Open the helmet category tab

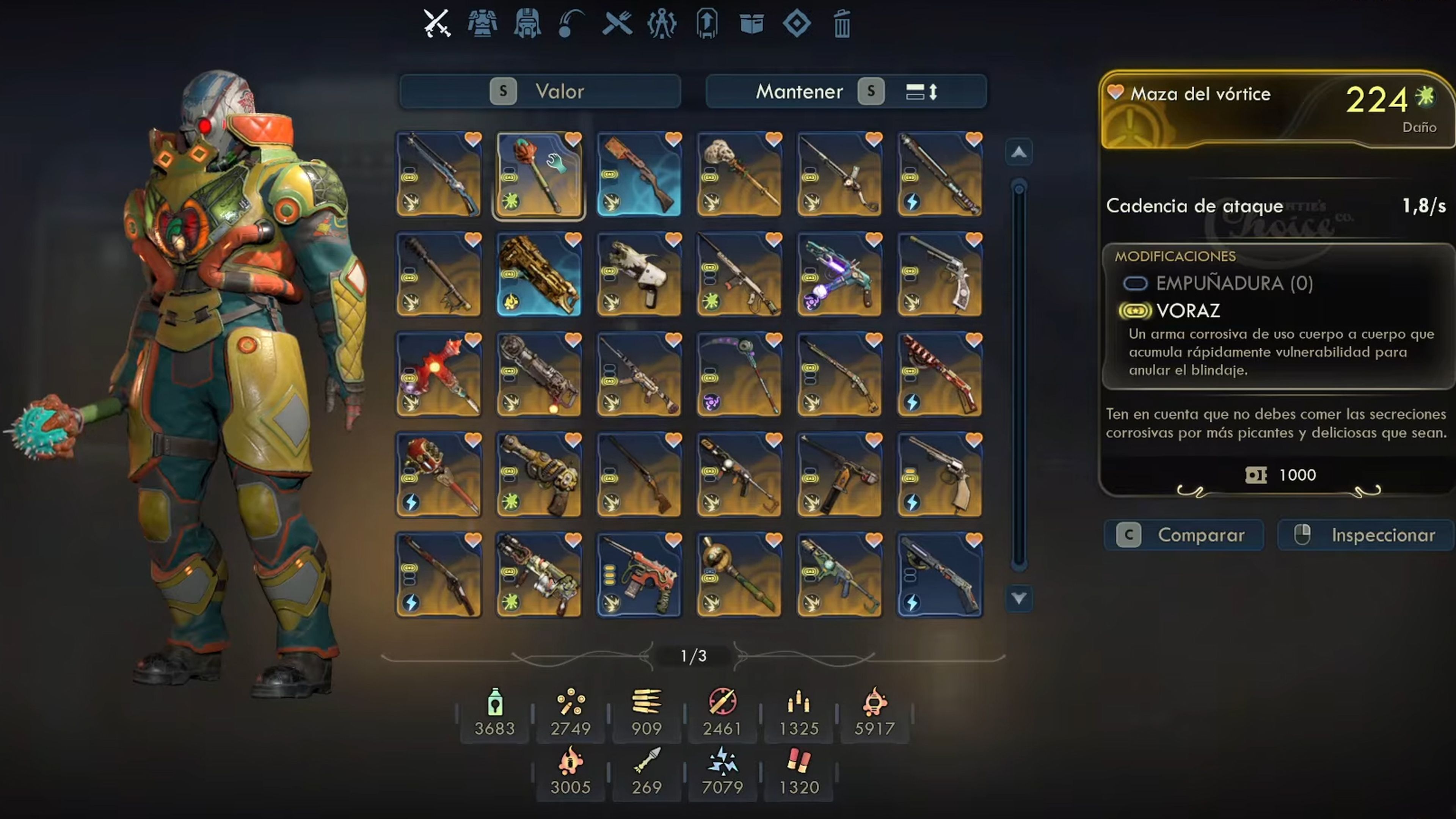[x=527, y=24]
